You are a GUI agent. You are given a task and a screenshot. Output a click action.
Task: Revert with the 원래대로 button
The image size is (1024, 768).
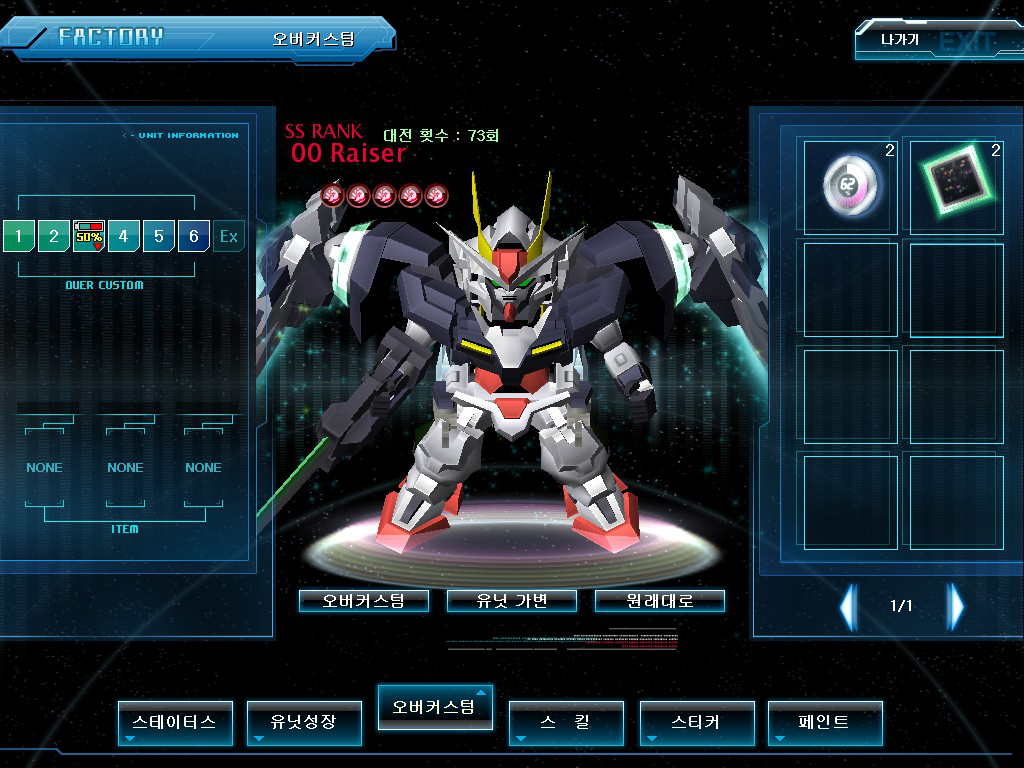coord(660,601)
